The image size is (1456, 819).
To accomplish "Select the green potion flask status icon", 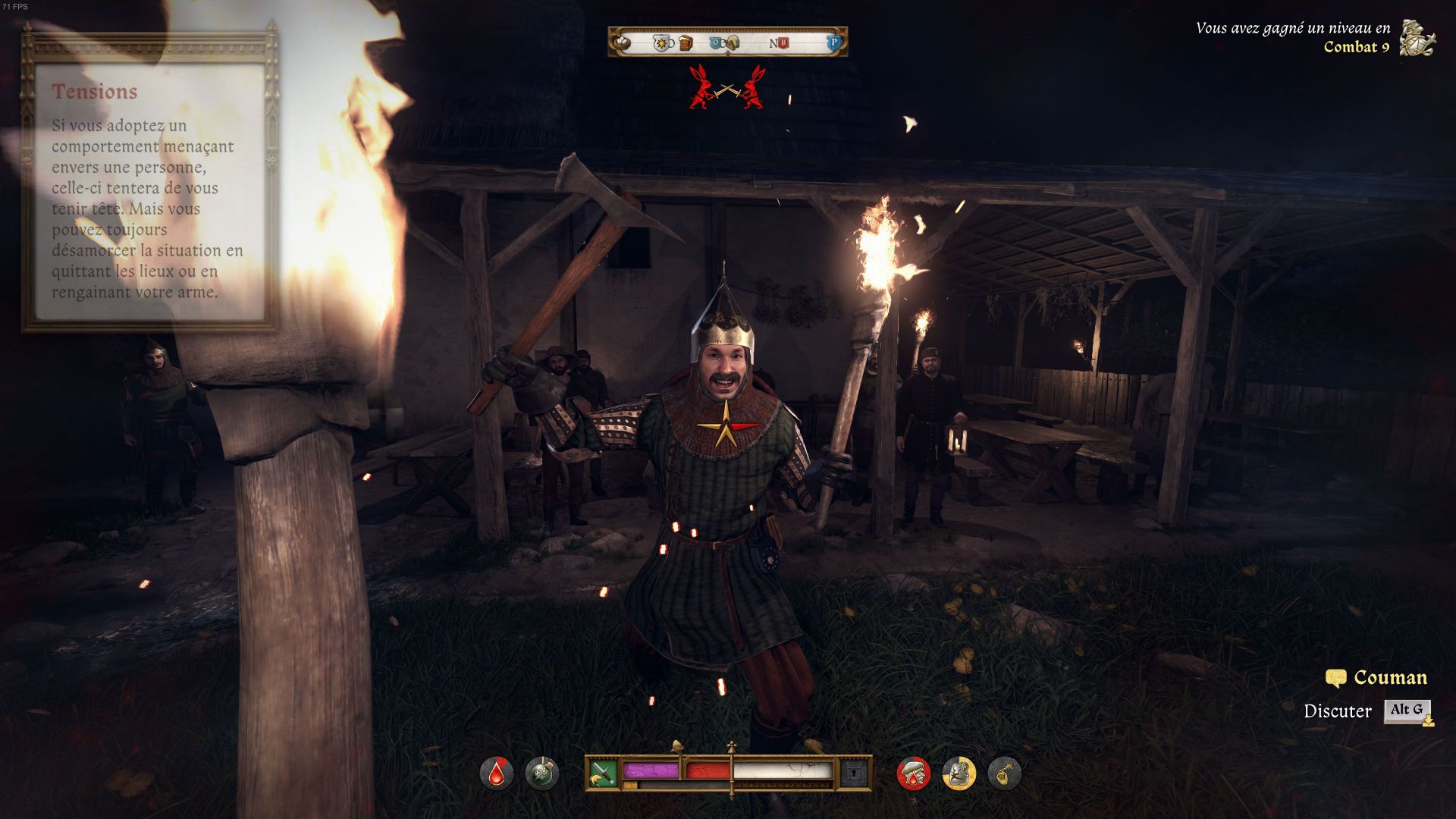I will click(541, 774).
